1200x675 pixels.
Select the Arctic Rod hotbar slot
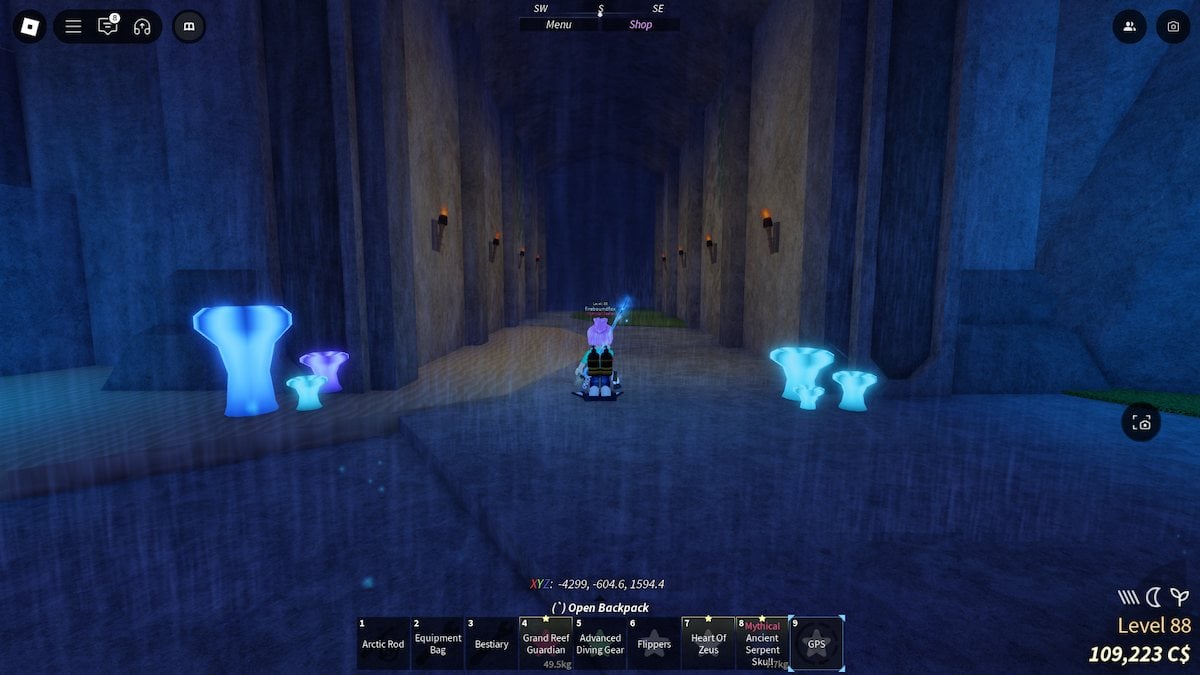pos(383,643)
